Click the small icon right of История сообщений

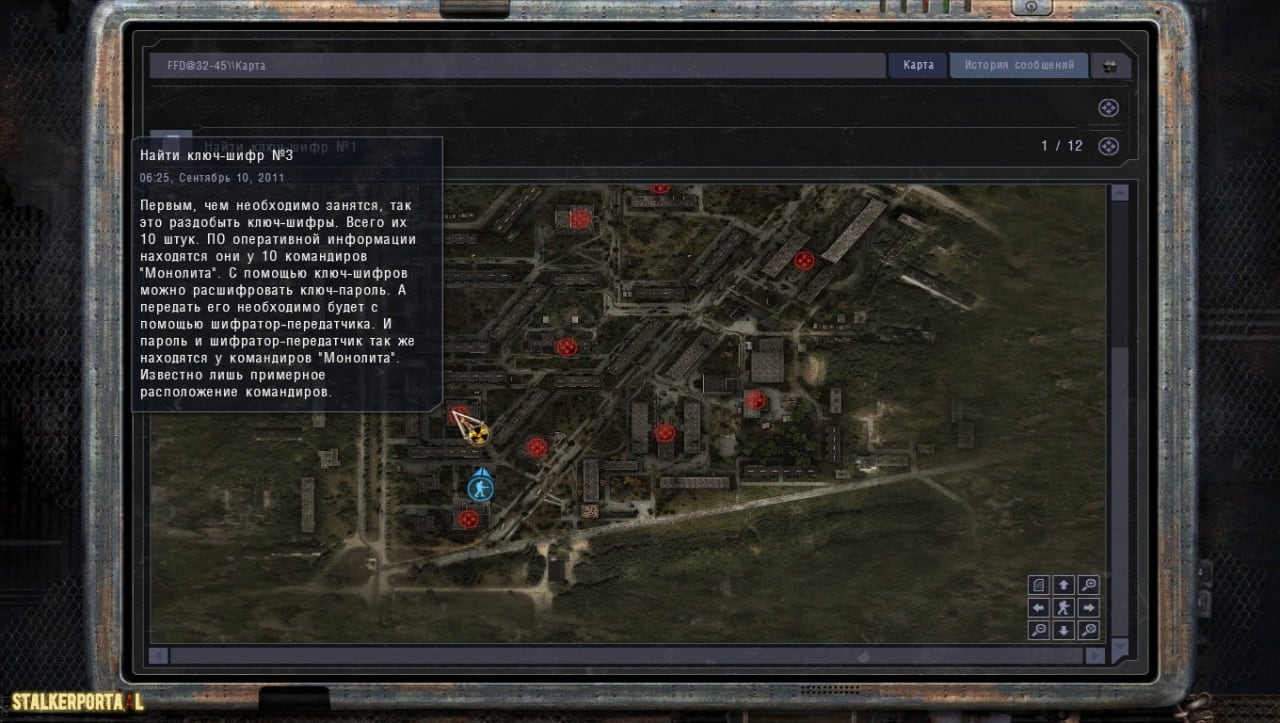[1110, 66]
